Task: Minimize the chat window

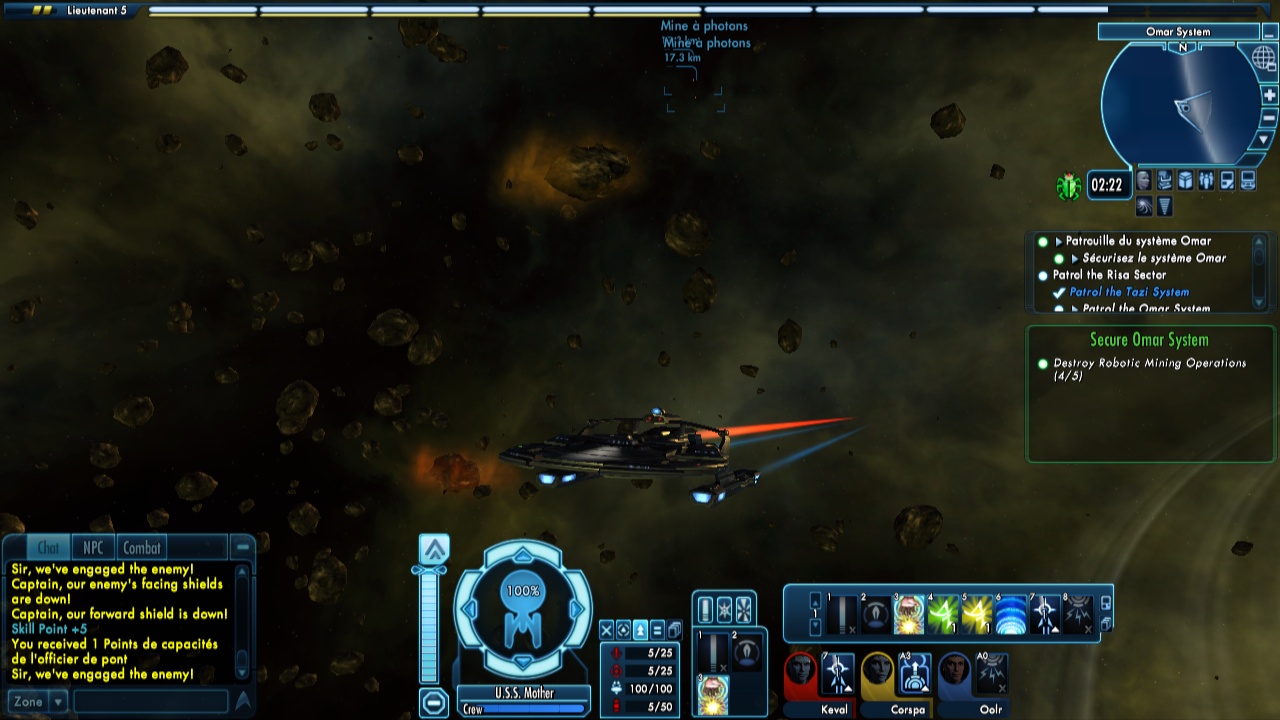Action: [242, 547]
